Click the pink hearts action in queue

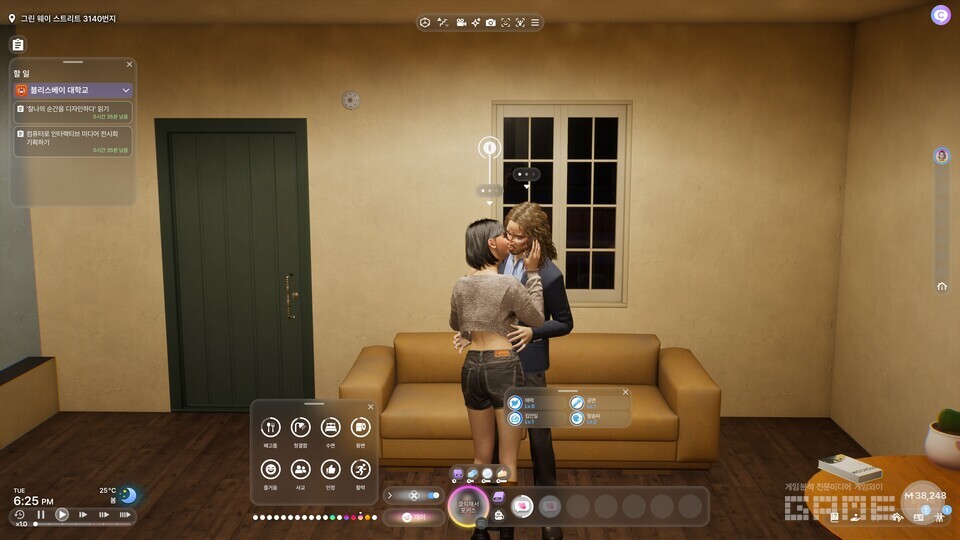pyautogui.click(x=521, y=506)
